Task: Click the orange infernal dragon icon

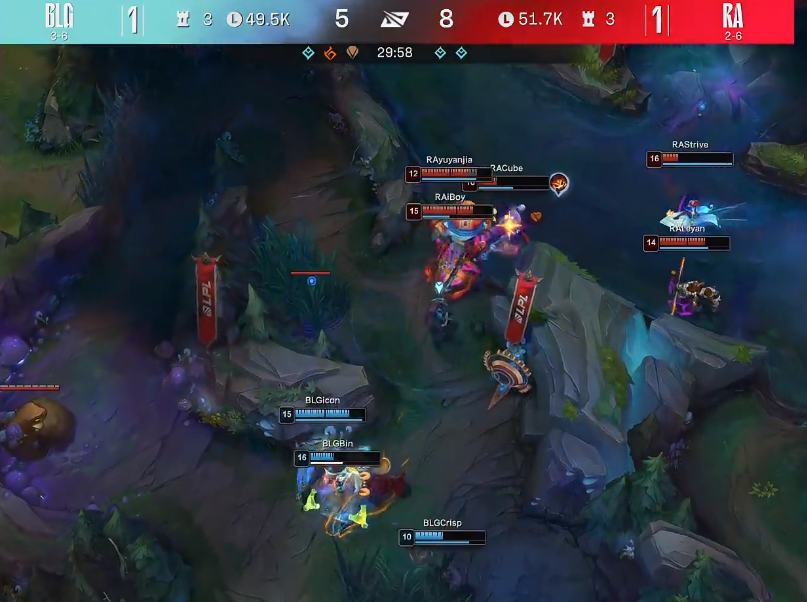Action: click(329, 52)
